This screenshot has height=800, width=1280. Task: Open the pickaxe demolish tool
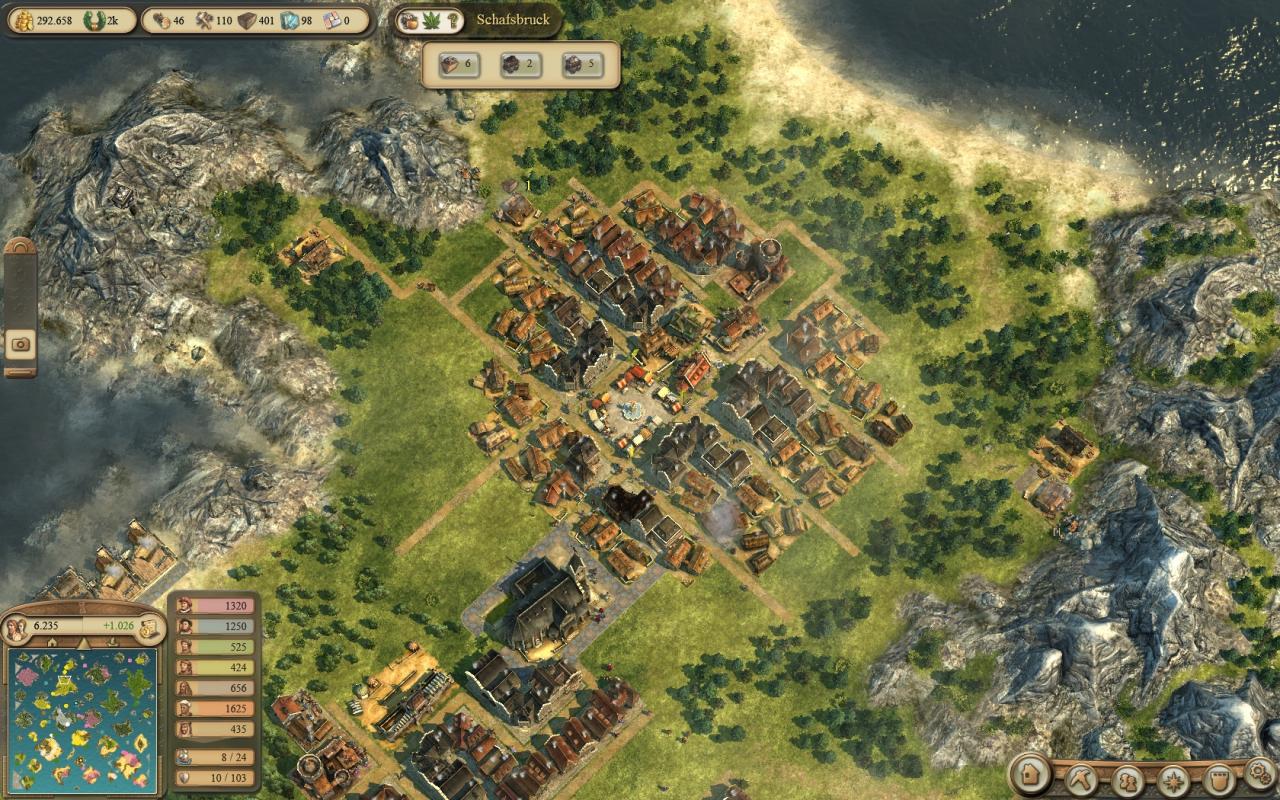tap(1081, 777)
